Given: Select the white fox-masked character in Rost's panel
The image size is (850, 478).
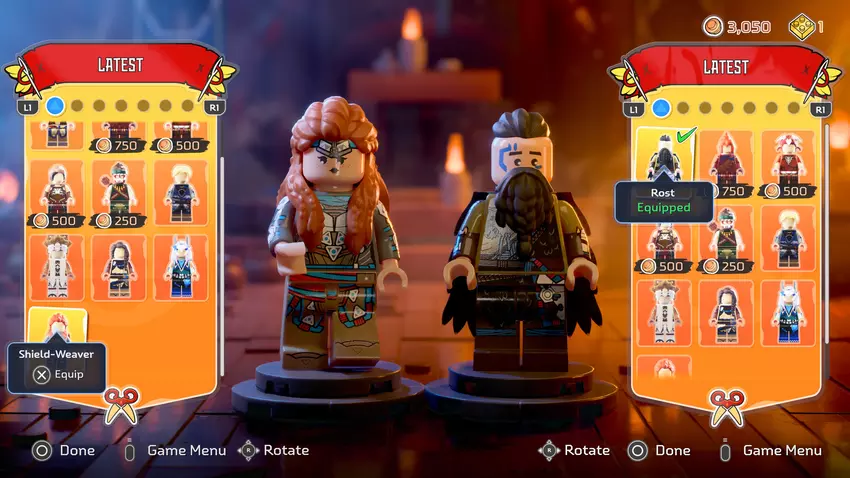Looking at the screenshot, I should point(788,311).
